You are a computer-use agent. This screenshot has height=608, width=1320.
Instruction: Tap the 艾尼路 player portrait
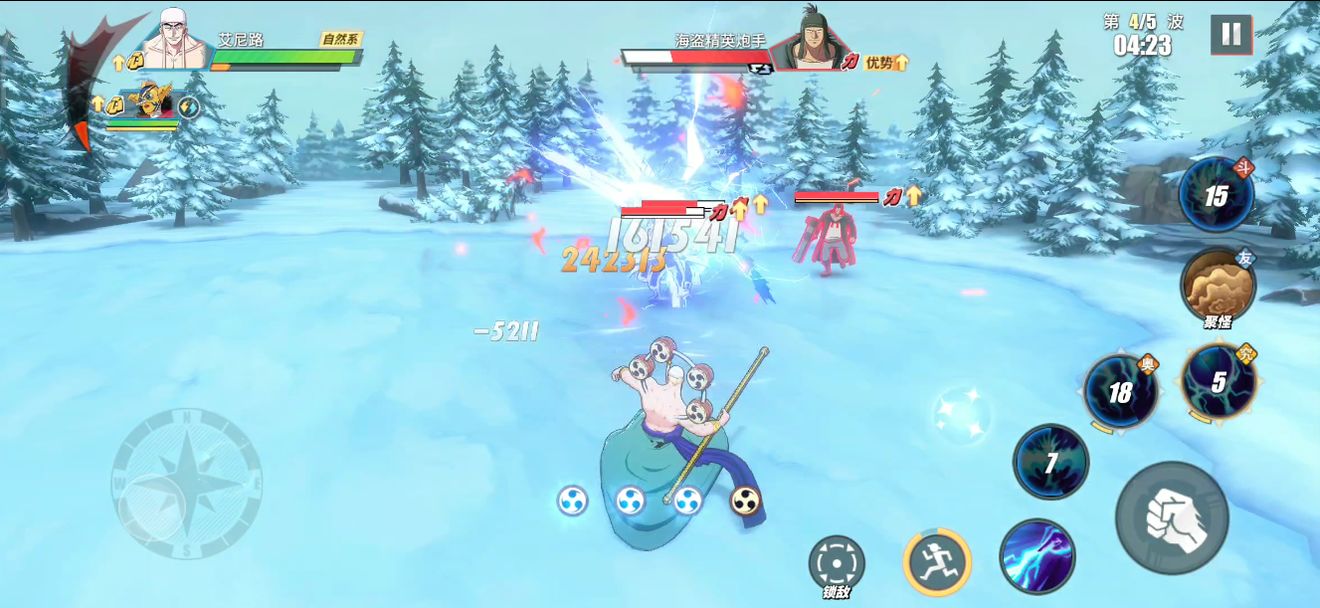click(176, 42)
